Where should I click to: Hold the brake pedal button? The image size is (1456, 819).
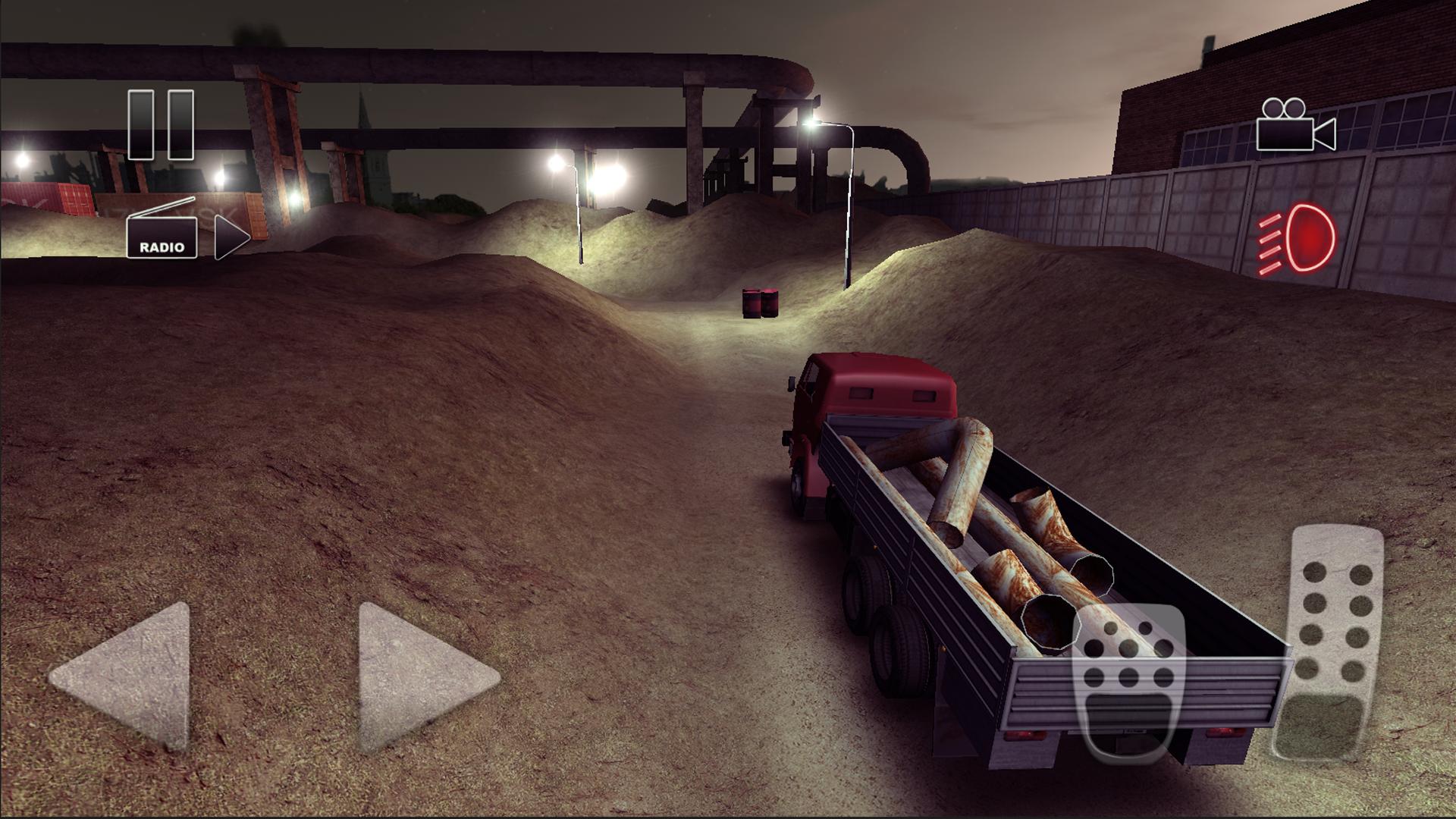click(1130, 682)
